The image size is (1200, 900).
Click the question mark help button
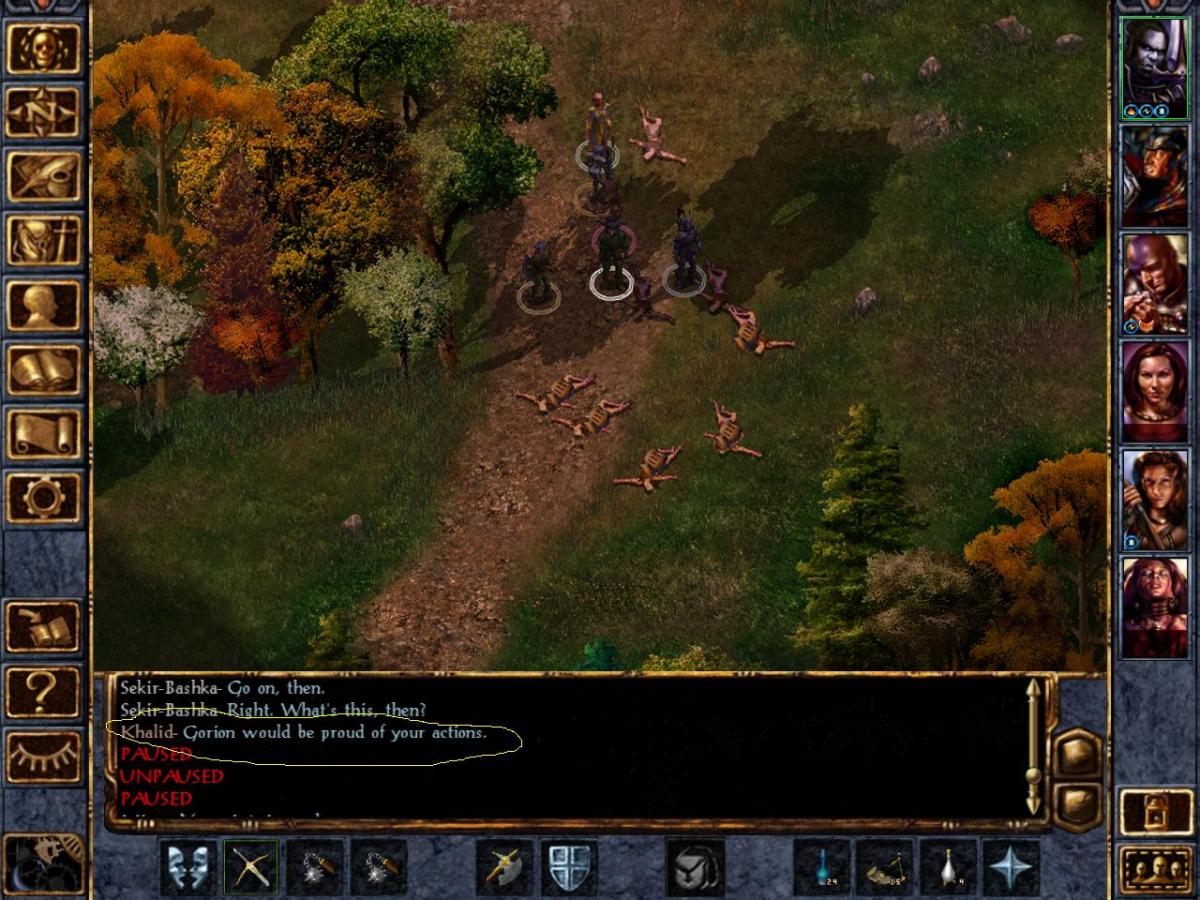[x=43, y=691]
